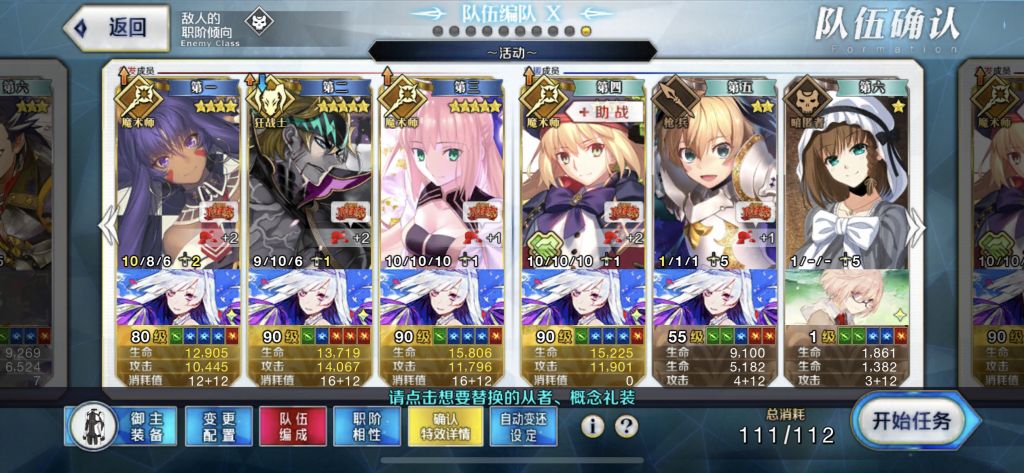This screenshot has height=473, width=1024.
Task: Switch to next party with right arrow
Action: click(x=915, y=228)
